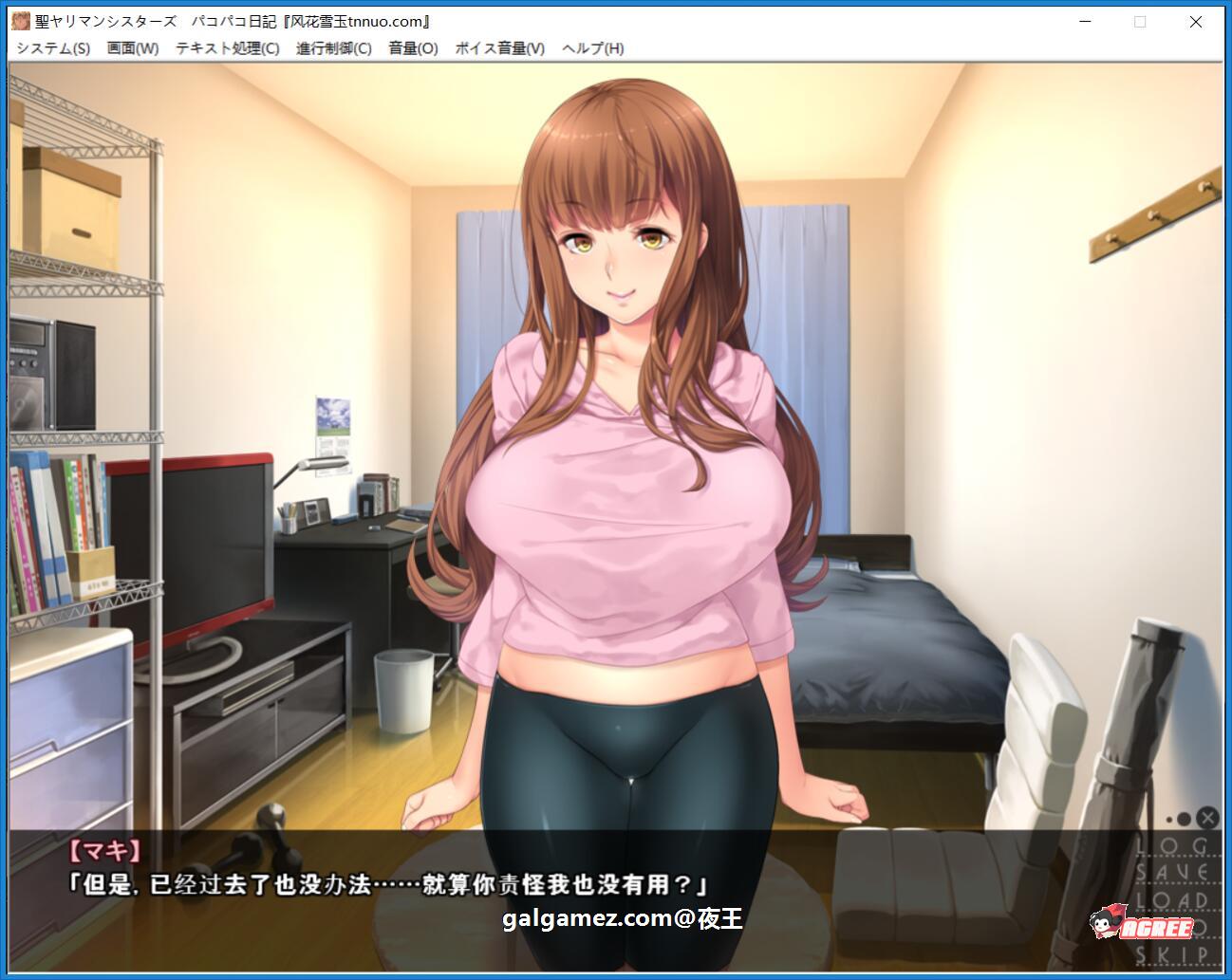
Task: Open the 進行制御(C) progress control menu
Action: click(x=331, y=47)
